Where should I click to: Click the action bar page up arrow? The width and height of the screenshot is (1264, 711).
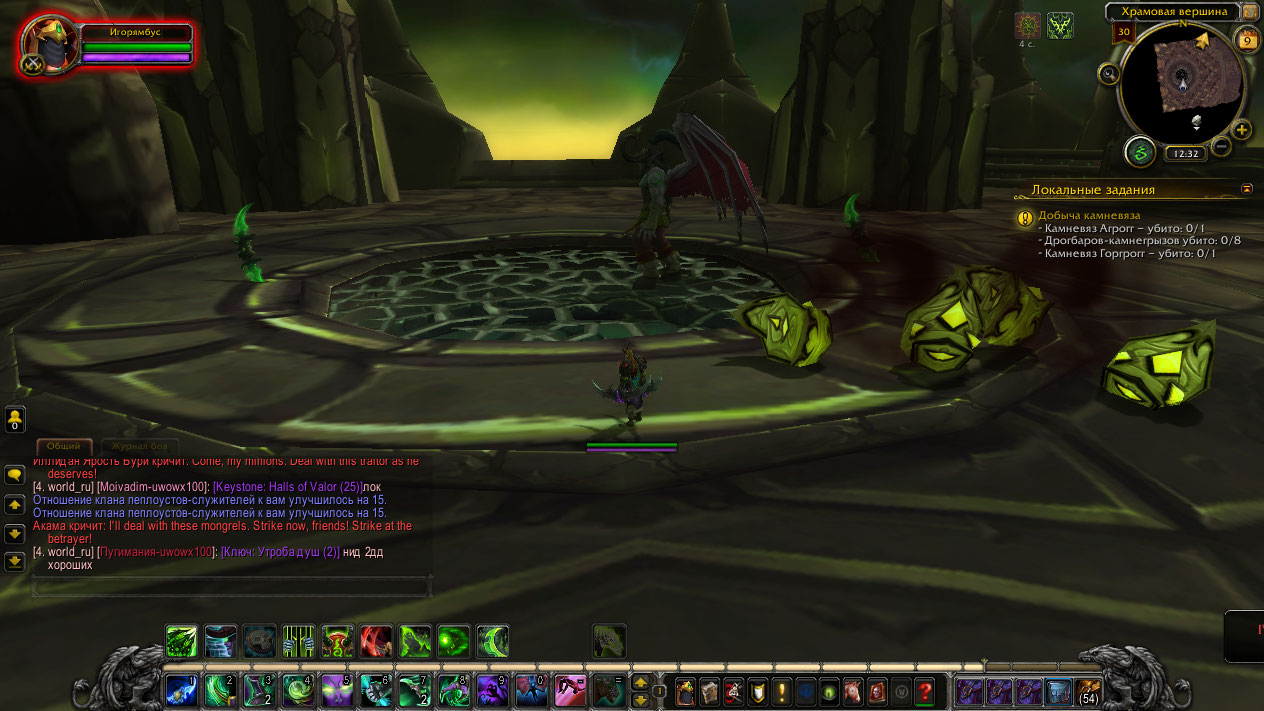pyautogui.click(x=640, y=683)
